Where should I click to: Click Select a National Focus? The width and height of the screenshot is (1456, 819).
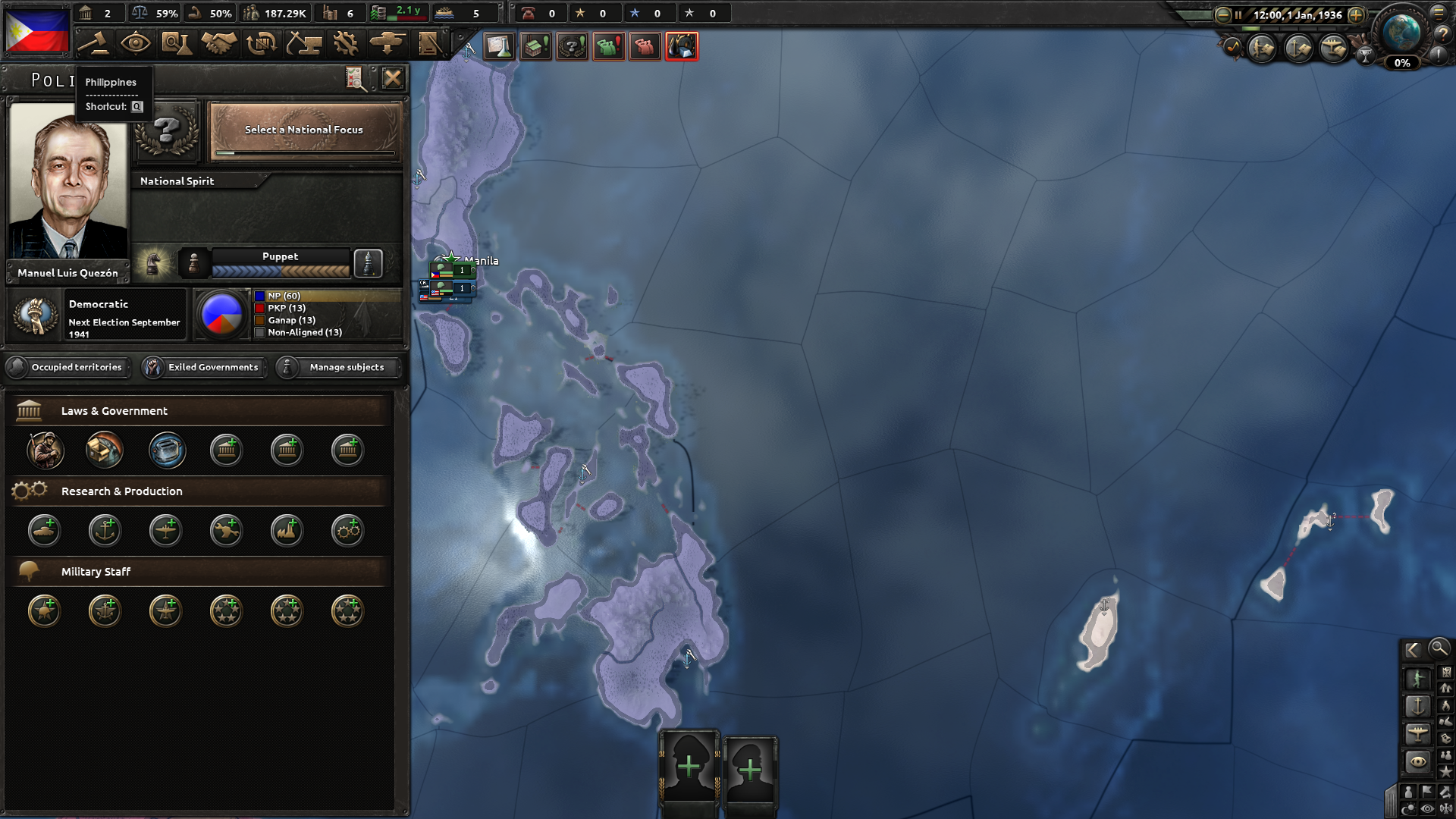pos(303,130)
